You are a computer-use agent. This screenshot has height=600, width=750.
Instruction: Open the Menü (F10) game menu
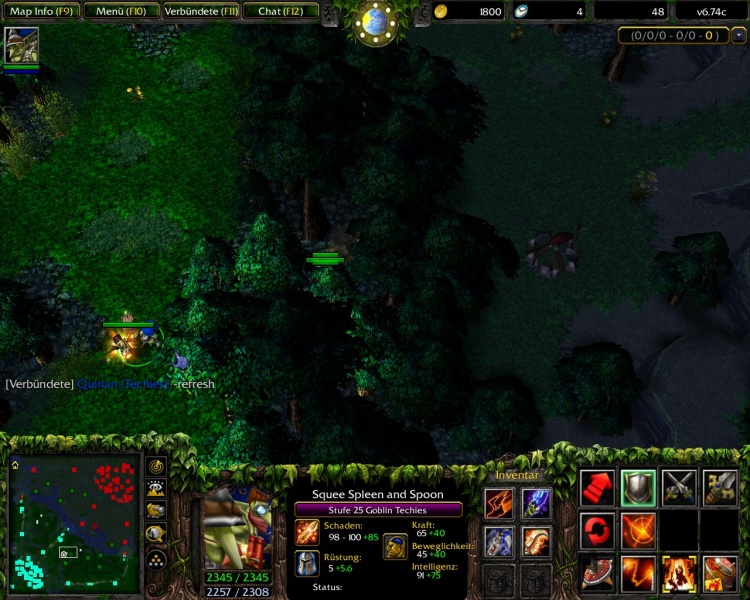119,11
